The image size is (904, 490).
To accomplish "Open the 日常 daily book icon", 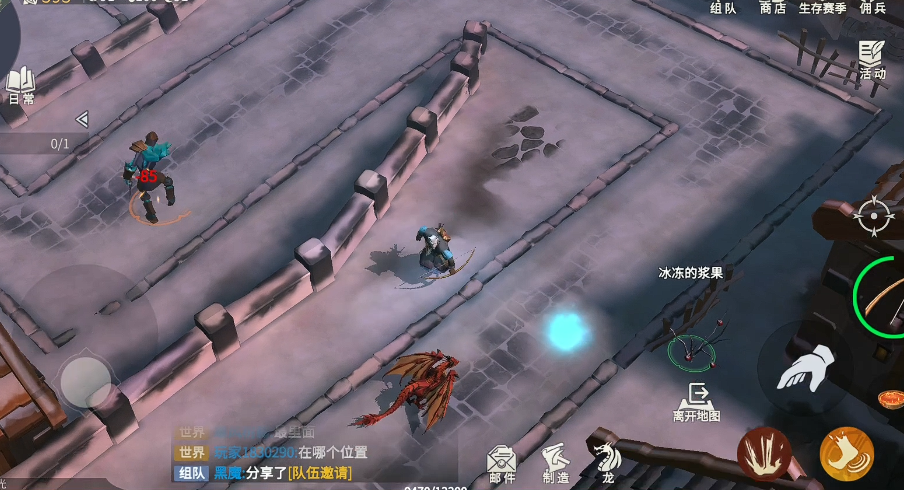I will click(21, 86).
